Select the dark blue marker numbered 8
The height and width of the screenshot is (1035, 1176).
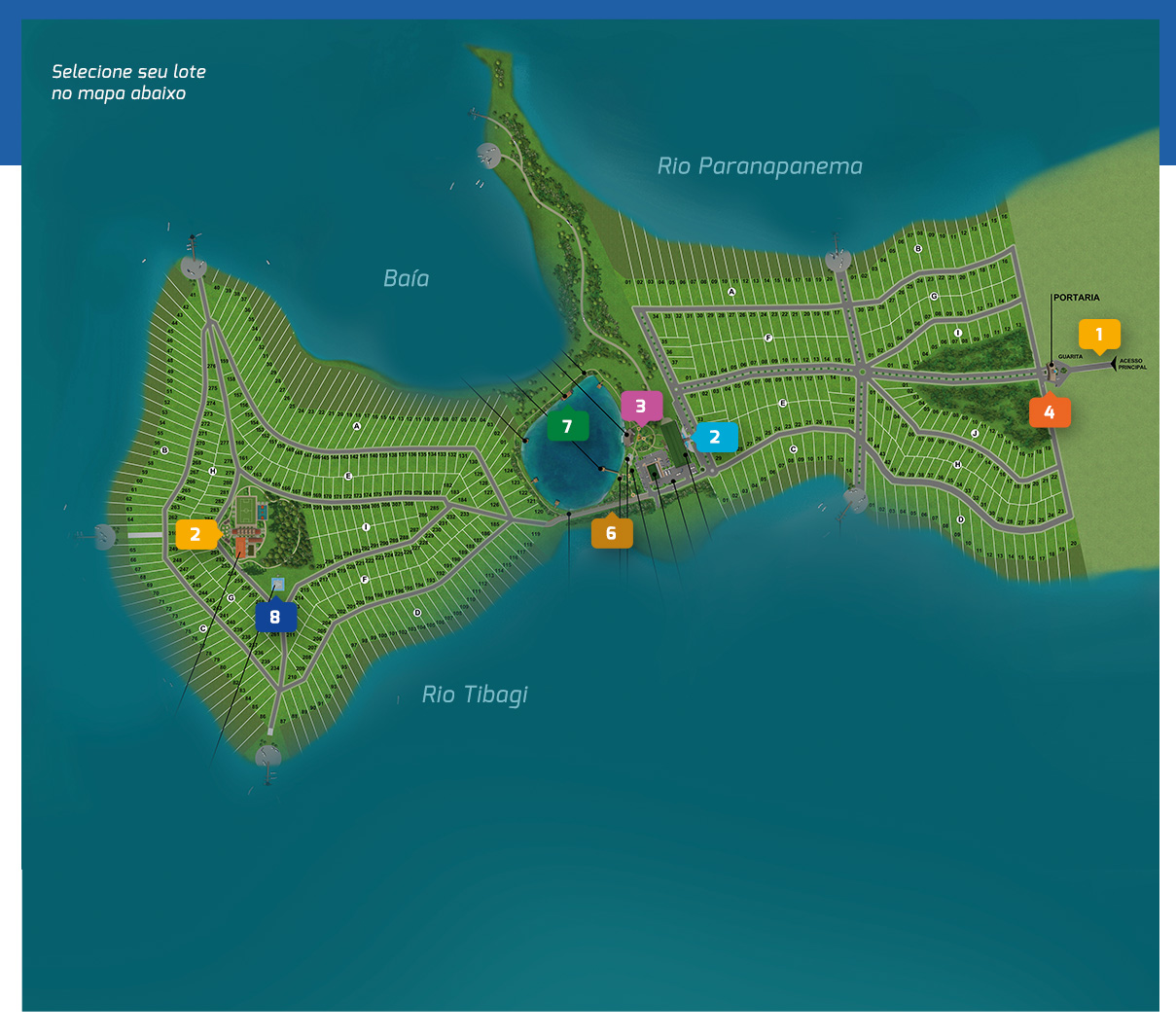(x=275, y=617)
